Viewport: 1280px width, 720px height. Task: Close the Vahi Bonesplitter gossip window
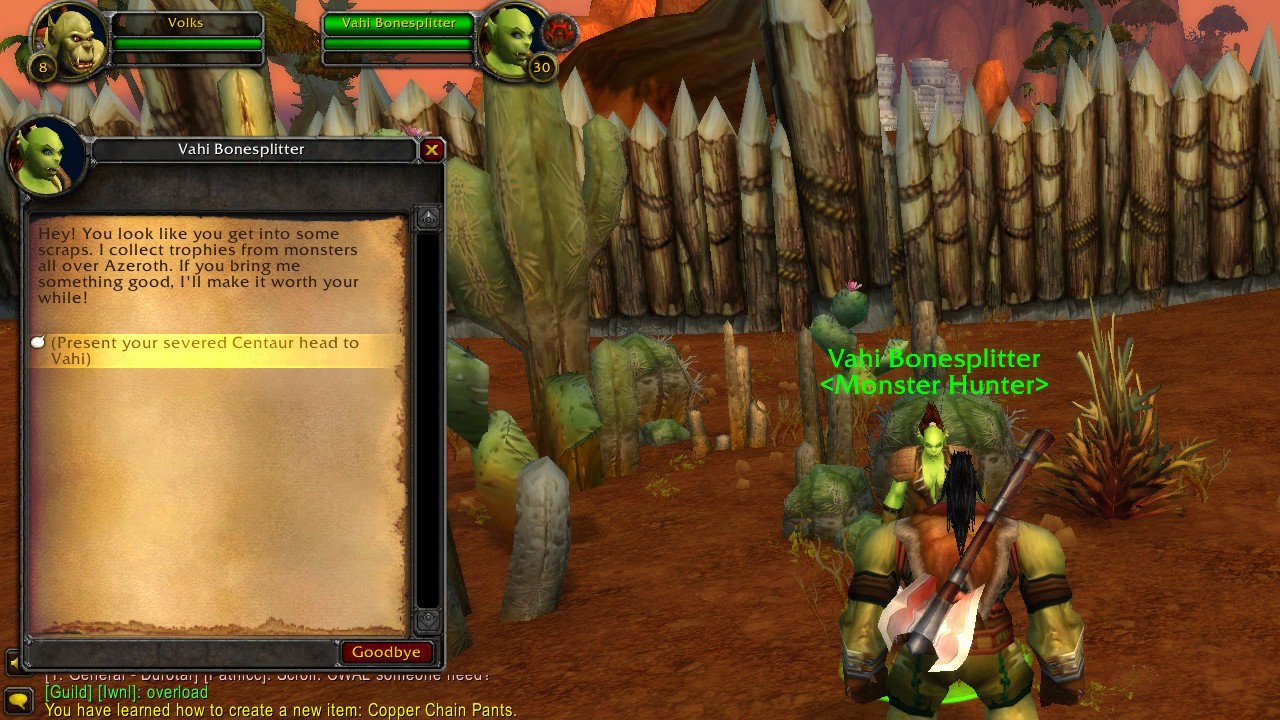pos(432,150)
